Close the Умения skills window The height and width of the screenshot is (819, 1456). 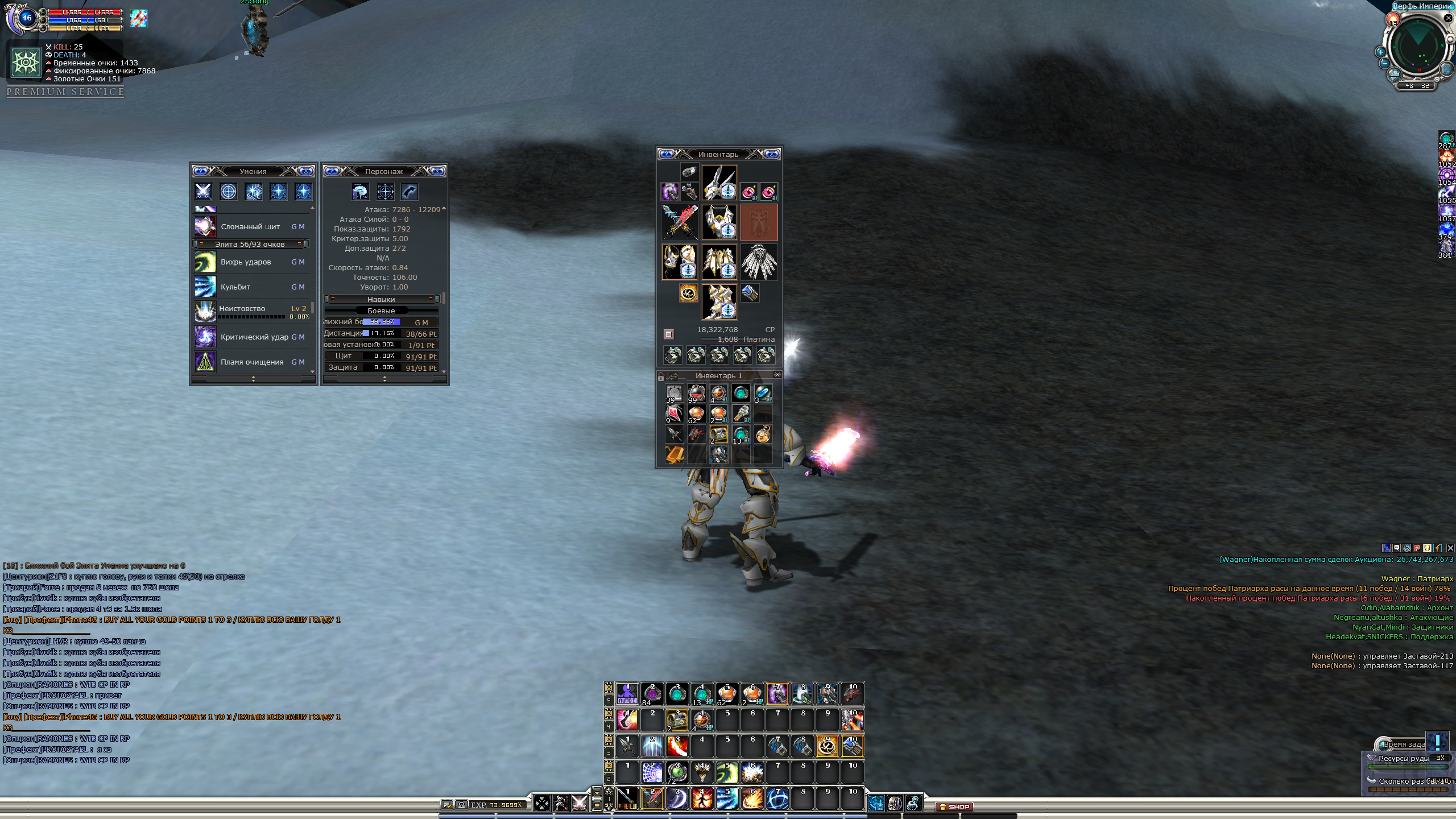pyautogui.click(x=307, y=171)
